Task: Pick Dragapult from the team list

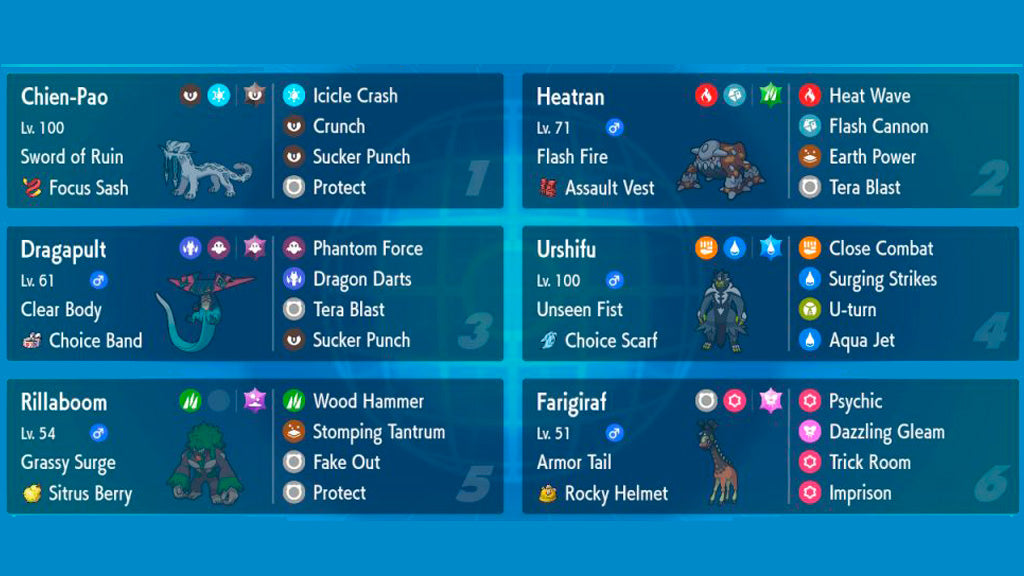Action: pyautogui.click(x=63, y=250)
